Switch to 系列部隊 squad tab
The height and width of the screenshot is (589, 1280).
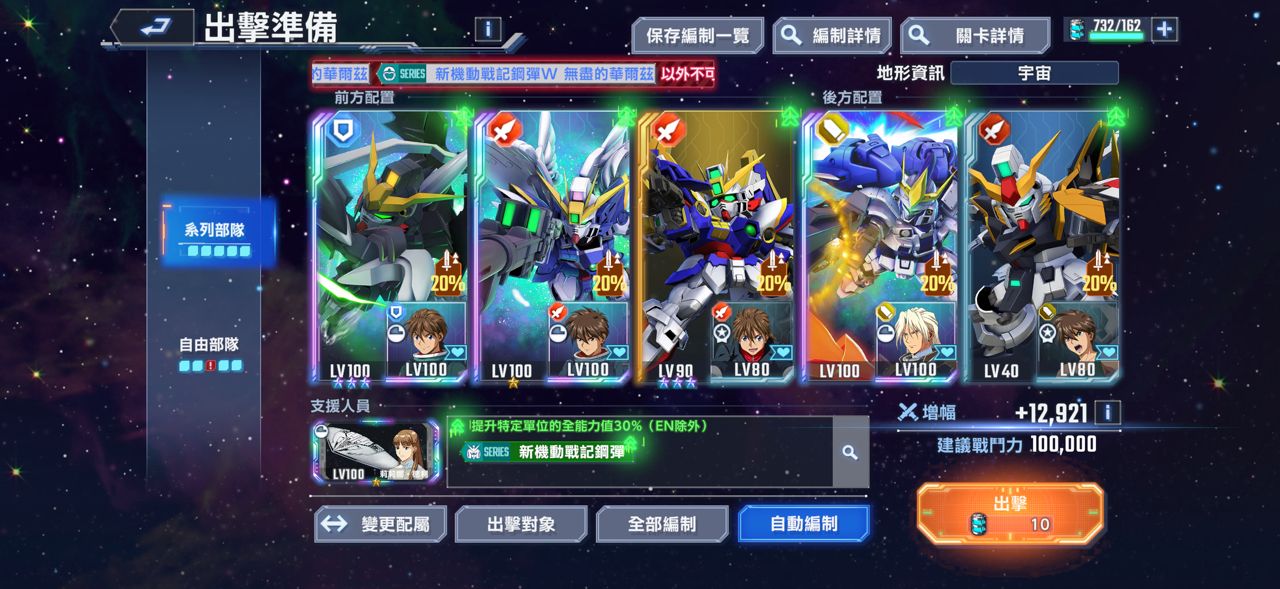(214, 234)
